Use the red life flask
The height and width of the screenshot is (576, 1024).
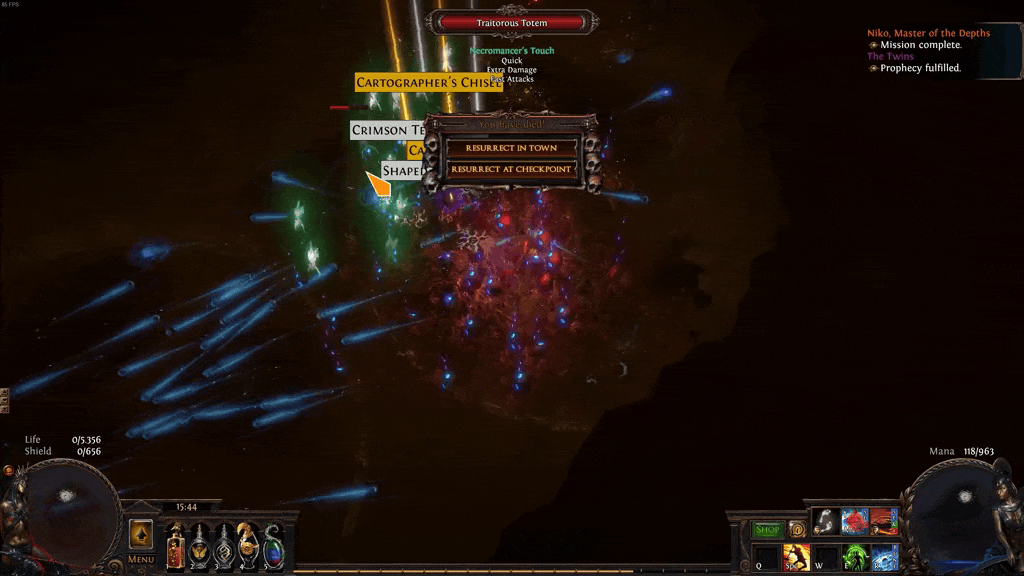(x=176, y=545)
